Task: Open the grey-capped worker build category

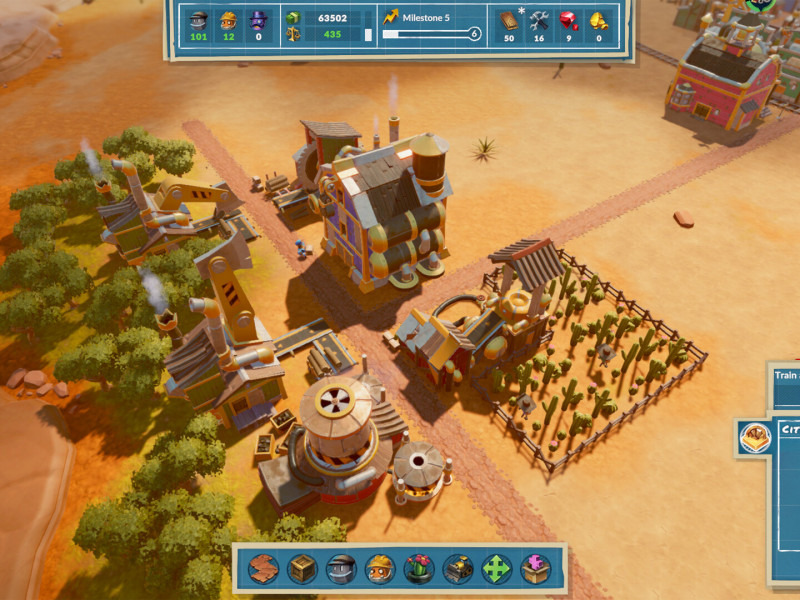Action: click(x=341, y=569)
